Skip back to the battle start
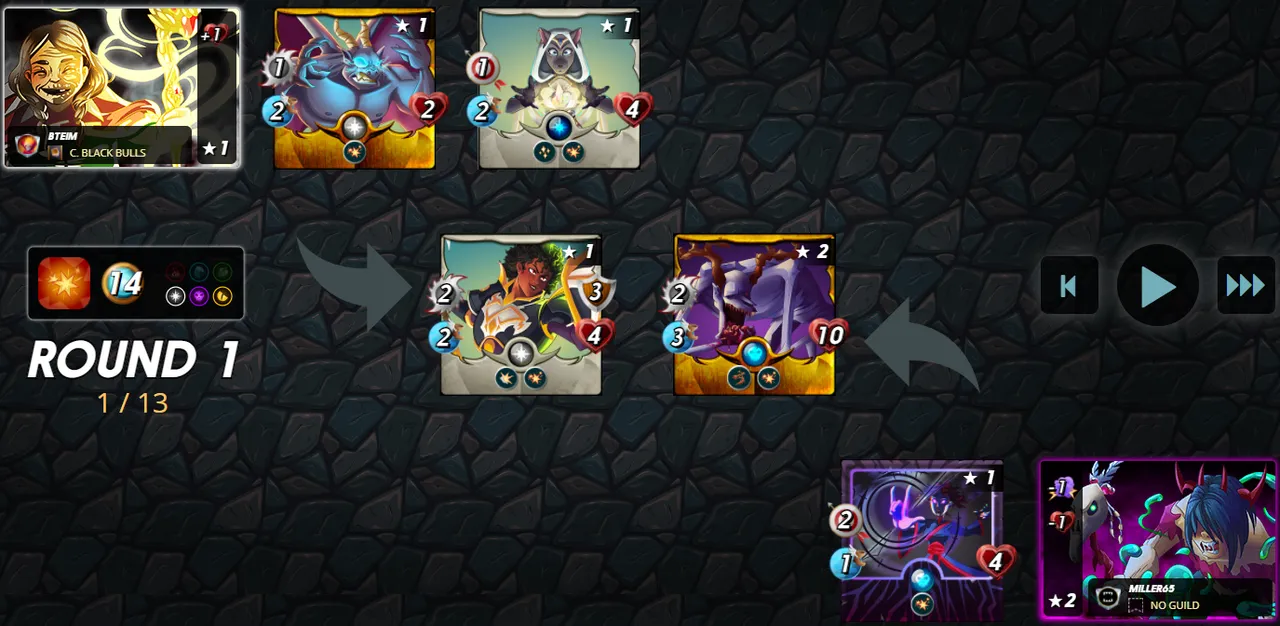The height and width of the screenshot is (626, 1280). (1069, 286)
